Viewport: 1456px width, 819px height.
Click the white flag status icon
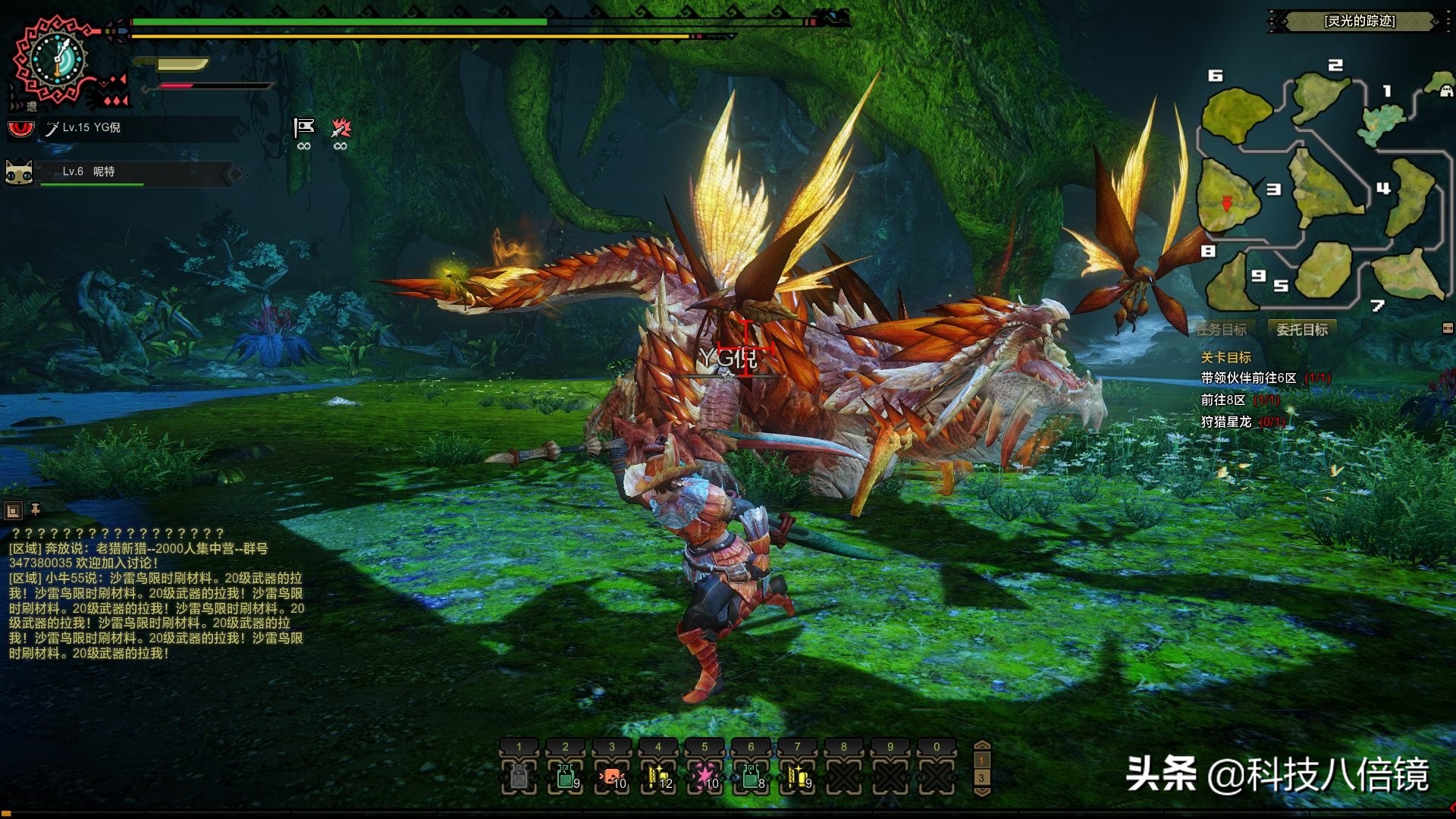304,128
